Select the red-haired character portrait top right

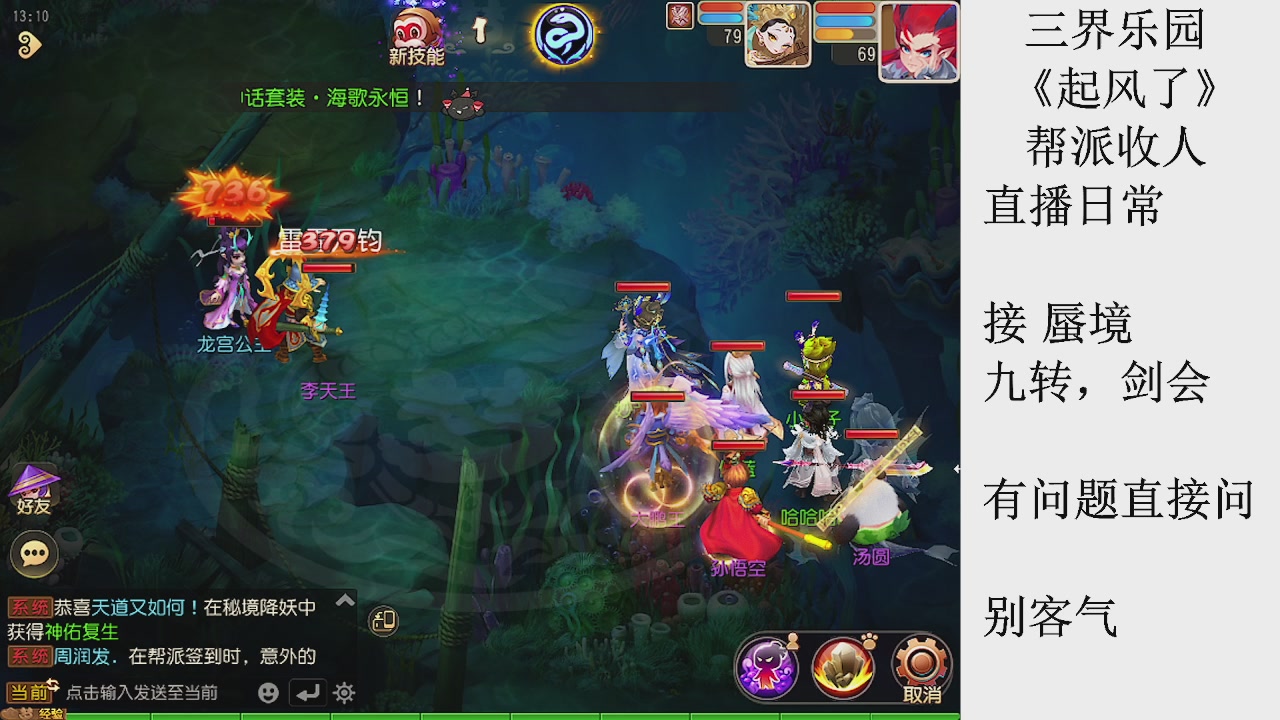pos(917,42)
